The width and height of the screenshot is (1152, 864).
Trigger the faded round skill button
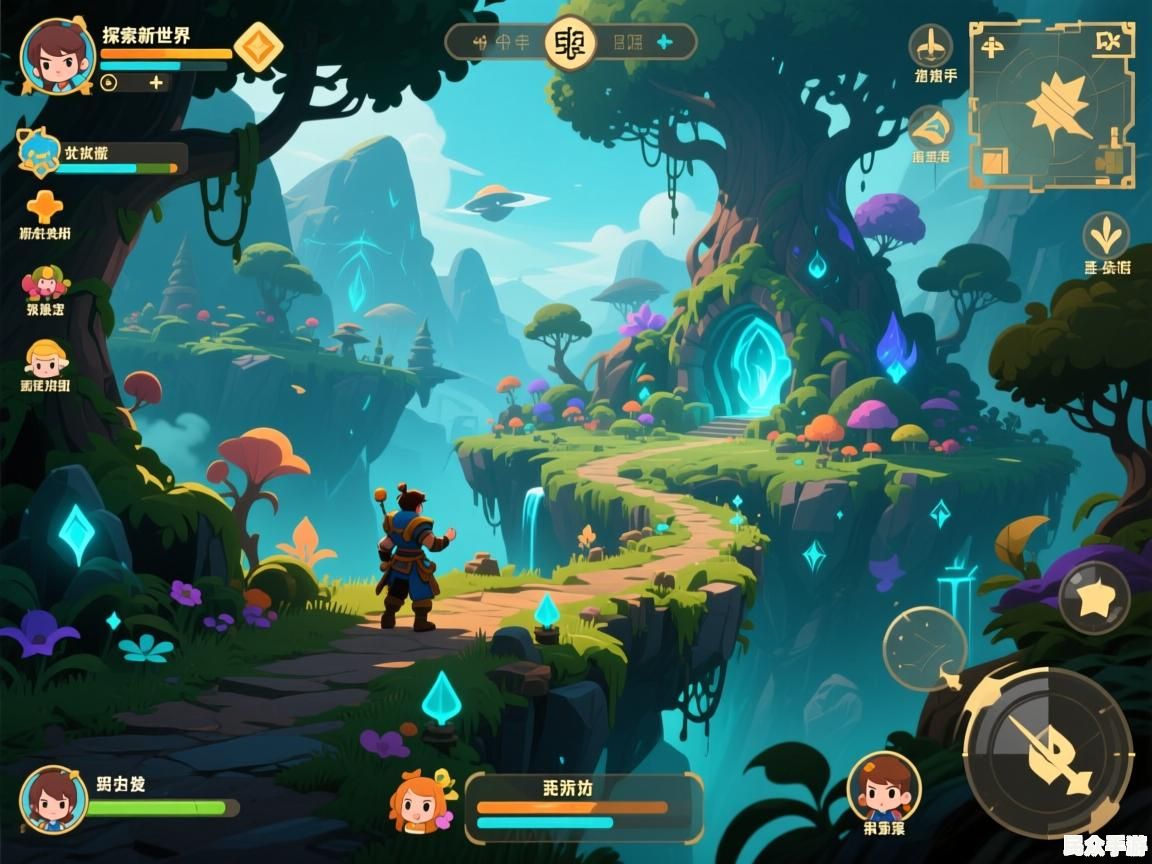(x=924, y=648)
